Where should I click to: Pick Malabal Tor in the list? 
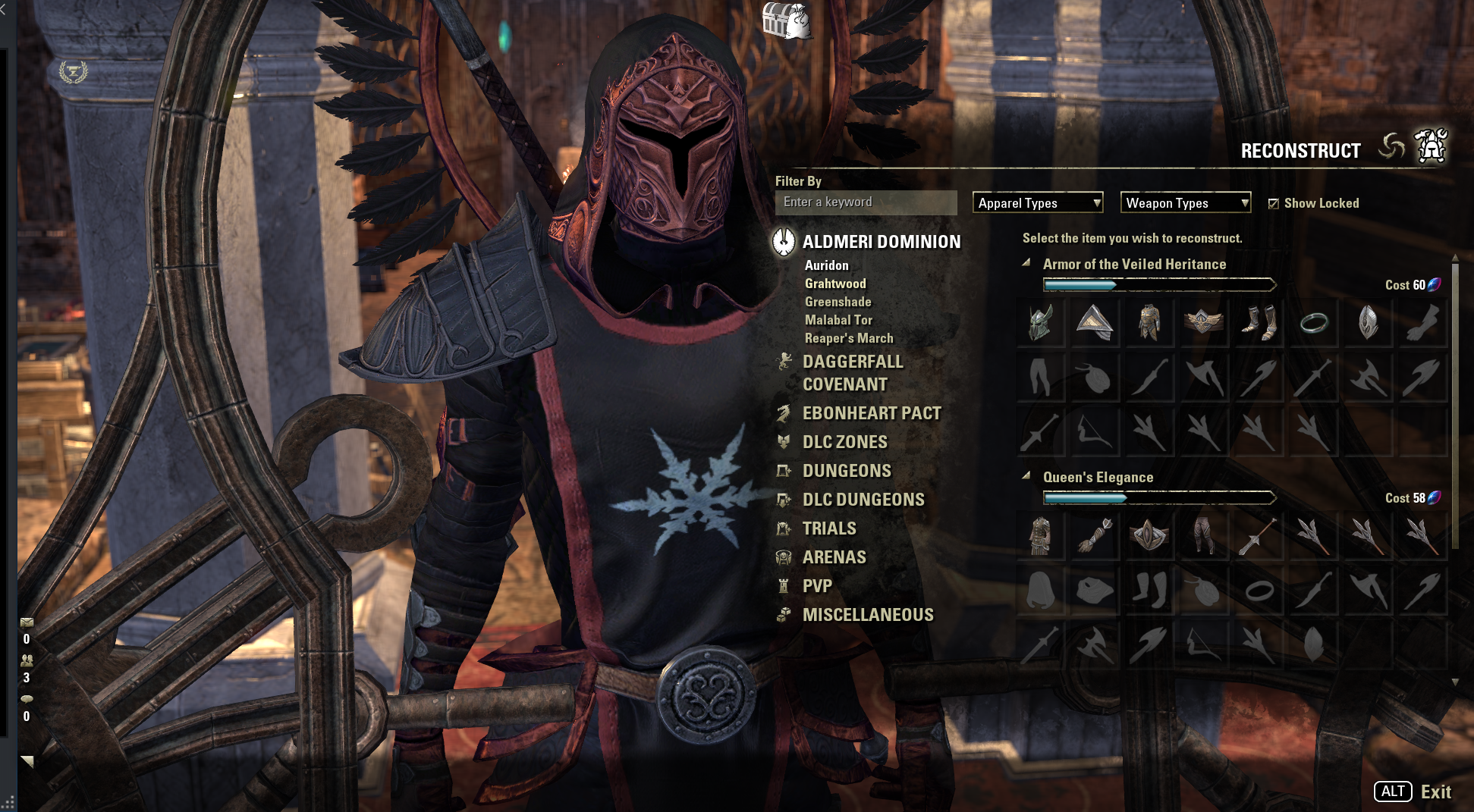(838, 320)
